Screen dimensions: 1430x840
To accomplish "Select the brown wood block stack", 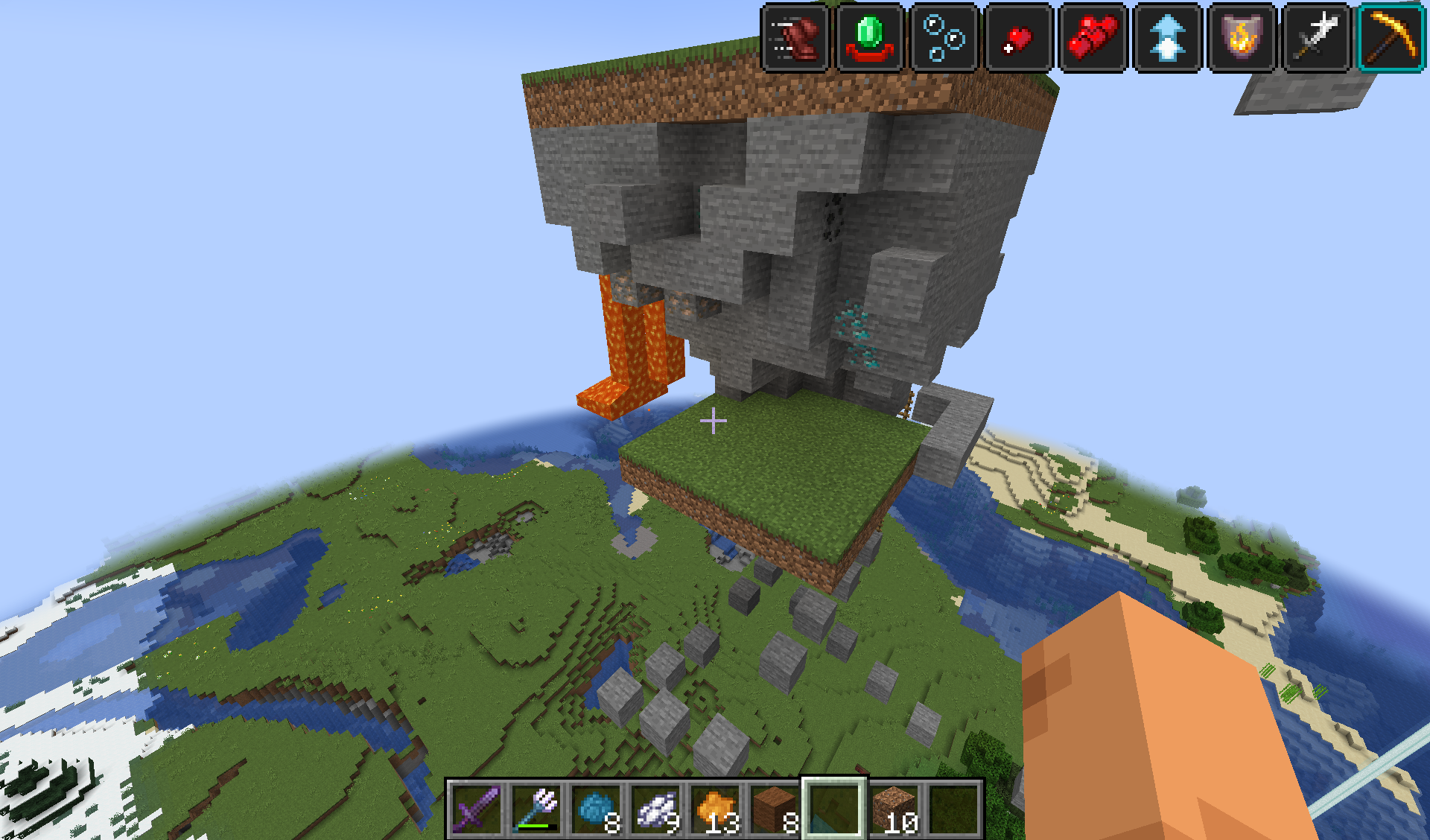I will [775, 809].
